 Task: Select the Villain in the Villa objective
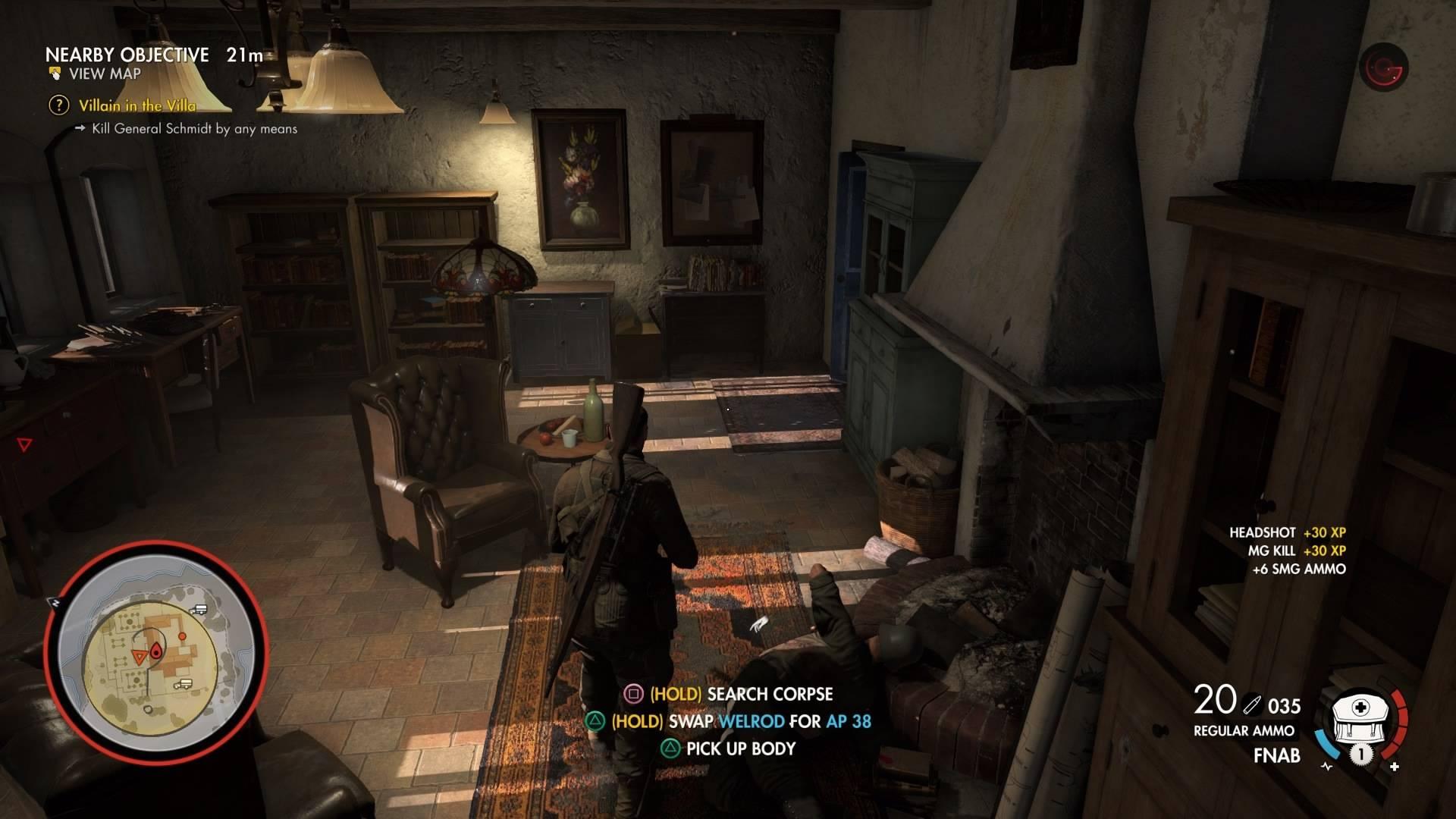(x=136, y=105)
